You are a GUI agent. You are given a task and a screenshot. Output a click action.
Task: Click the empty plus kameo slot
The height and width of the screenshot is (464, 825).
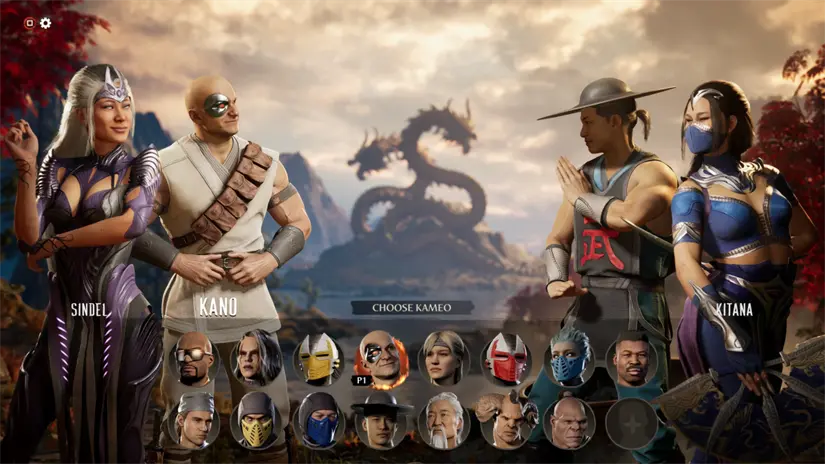pyautogui.click(x=631, y=422)
